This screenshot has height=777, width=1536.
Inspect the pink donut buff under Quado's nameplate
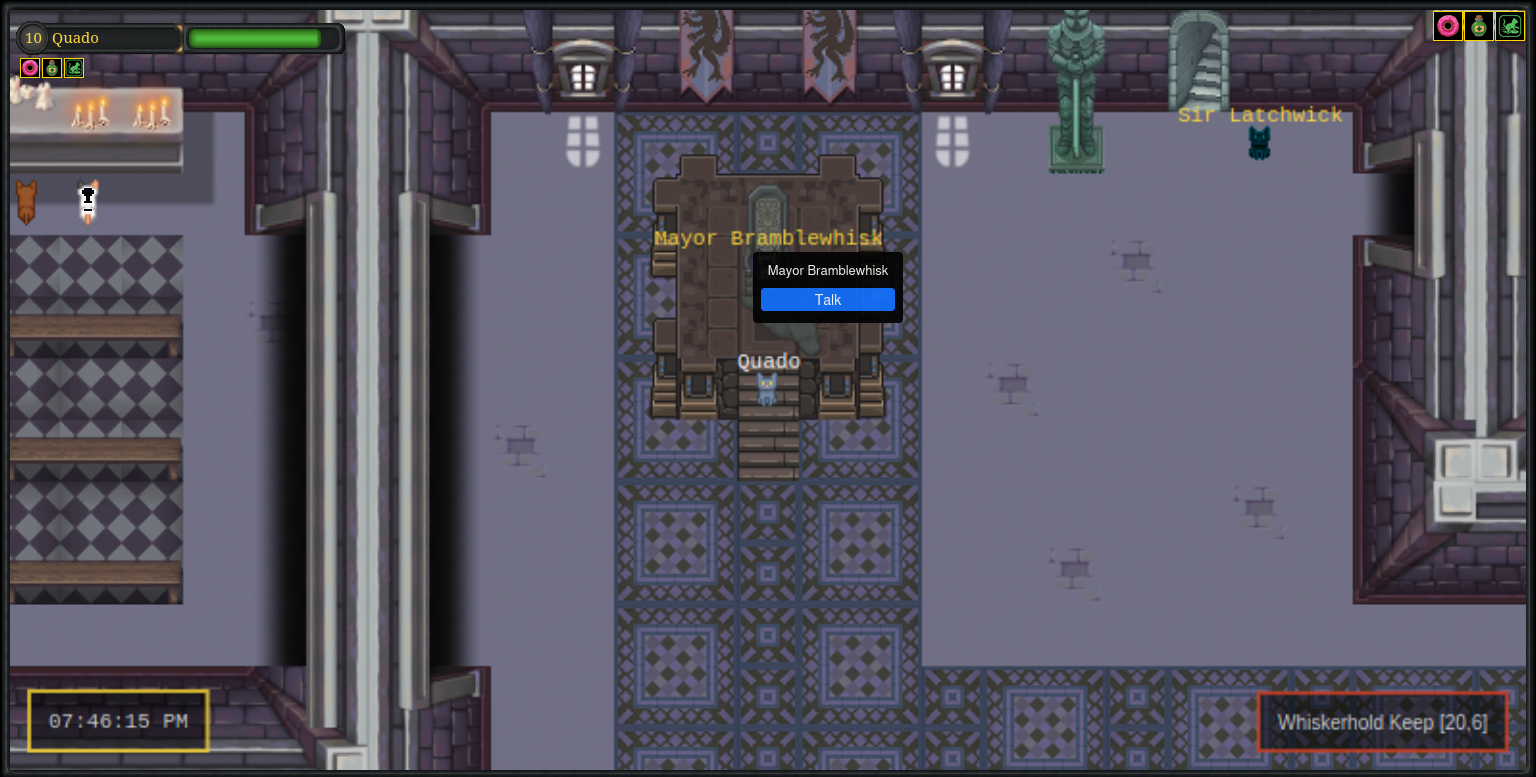tap(30, 68)
